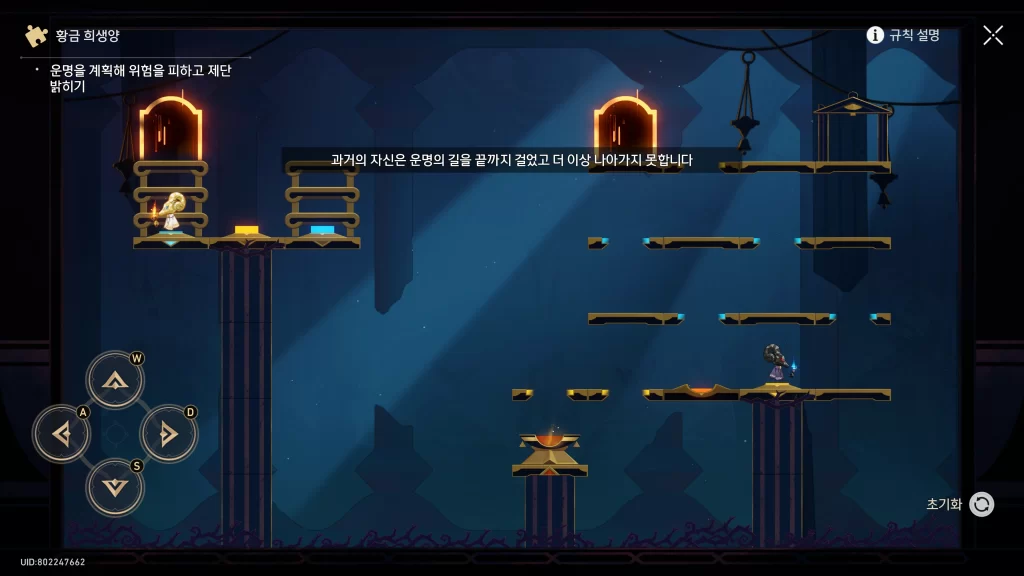Tap the up arrow movement button
Screen dimensions: 1024x576
(x=115, y=380)
